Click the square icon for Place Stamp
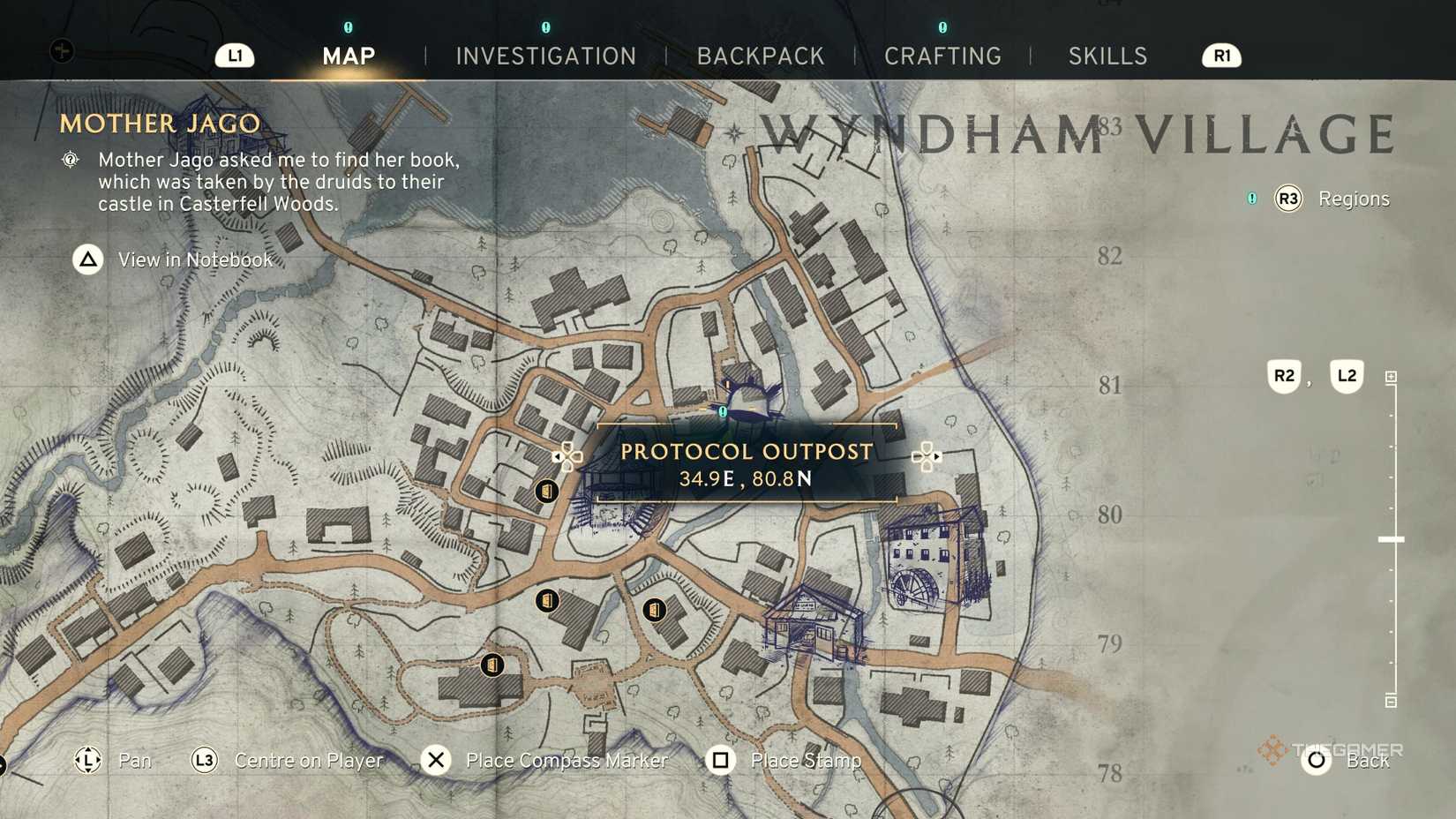The image size is (1456, 819). click(721, 760)
